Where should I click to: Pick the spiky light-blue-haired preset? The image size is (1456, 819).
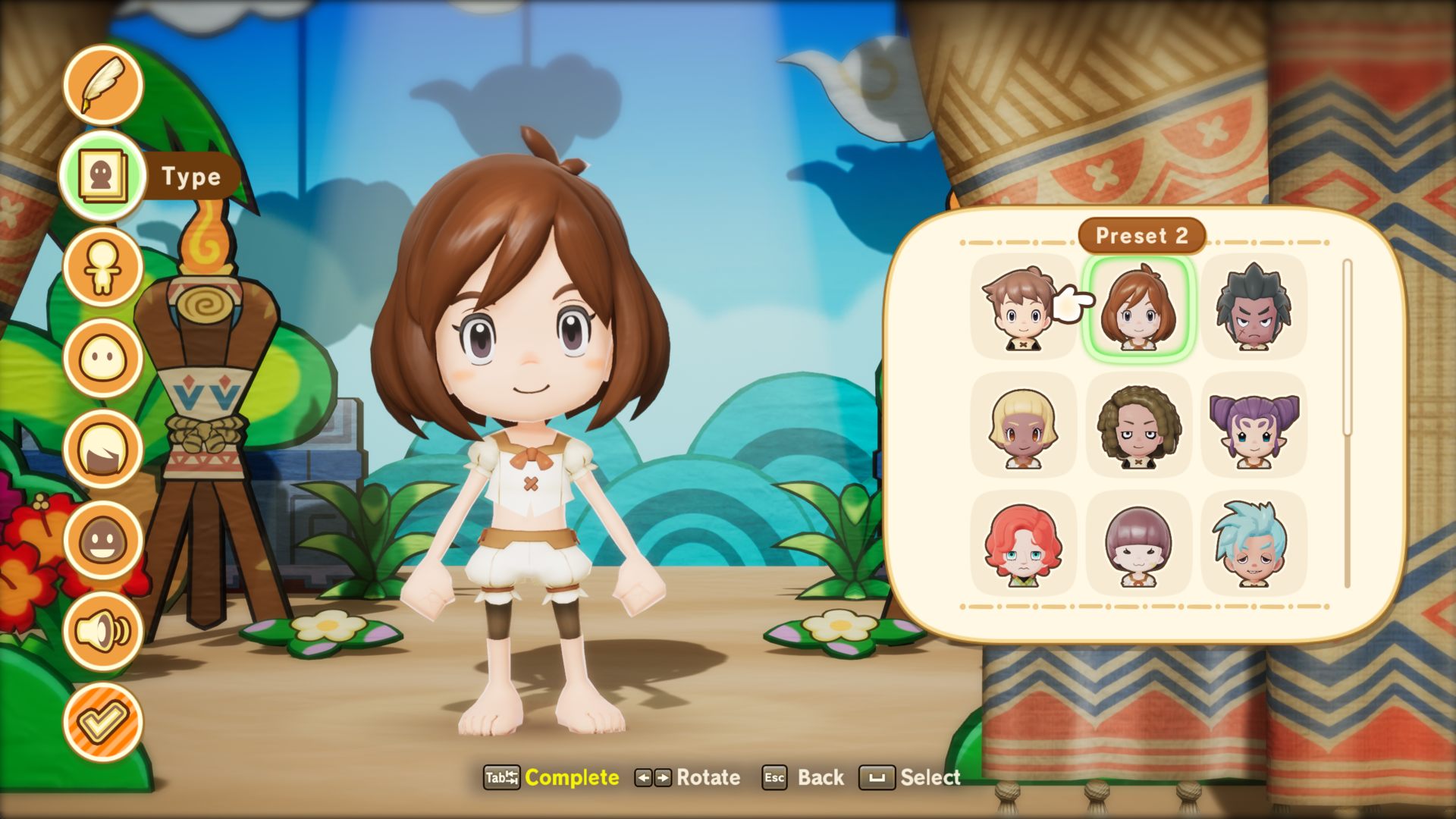coord(1254,544)
